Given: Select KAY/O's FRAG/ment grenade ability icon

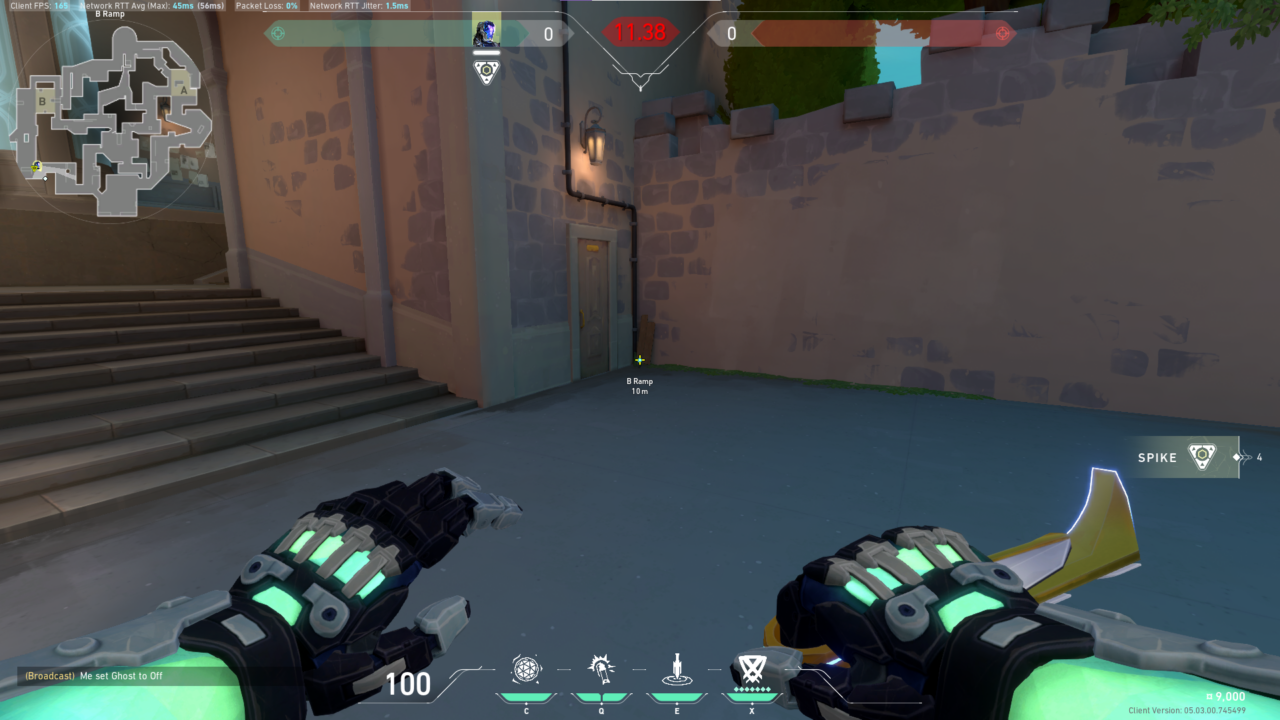Looking at the screenshot, I should 527,668.
